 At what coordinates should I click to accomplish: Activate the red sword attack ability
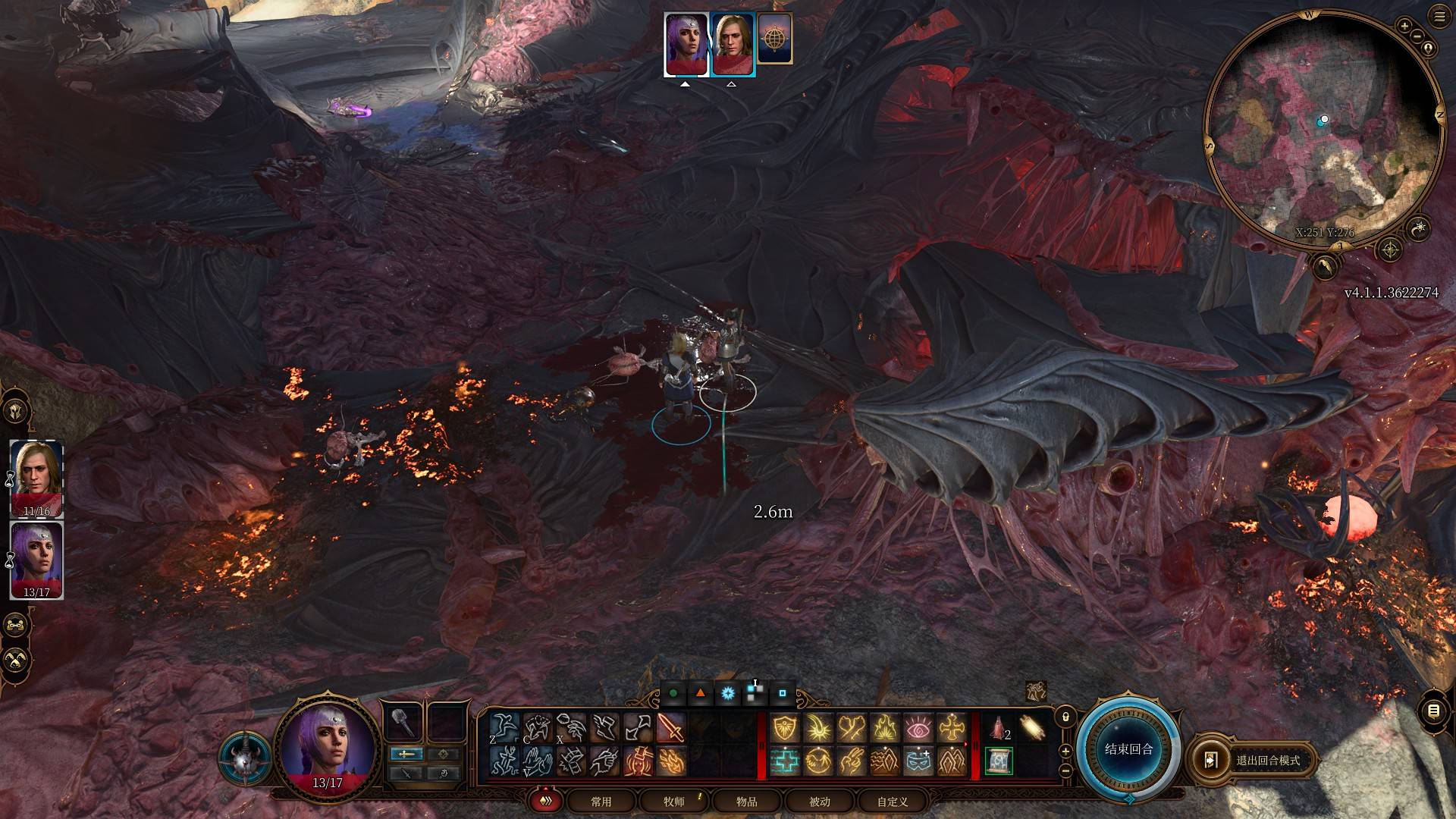point(670,728)
